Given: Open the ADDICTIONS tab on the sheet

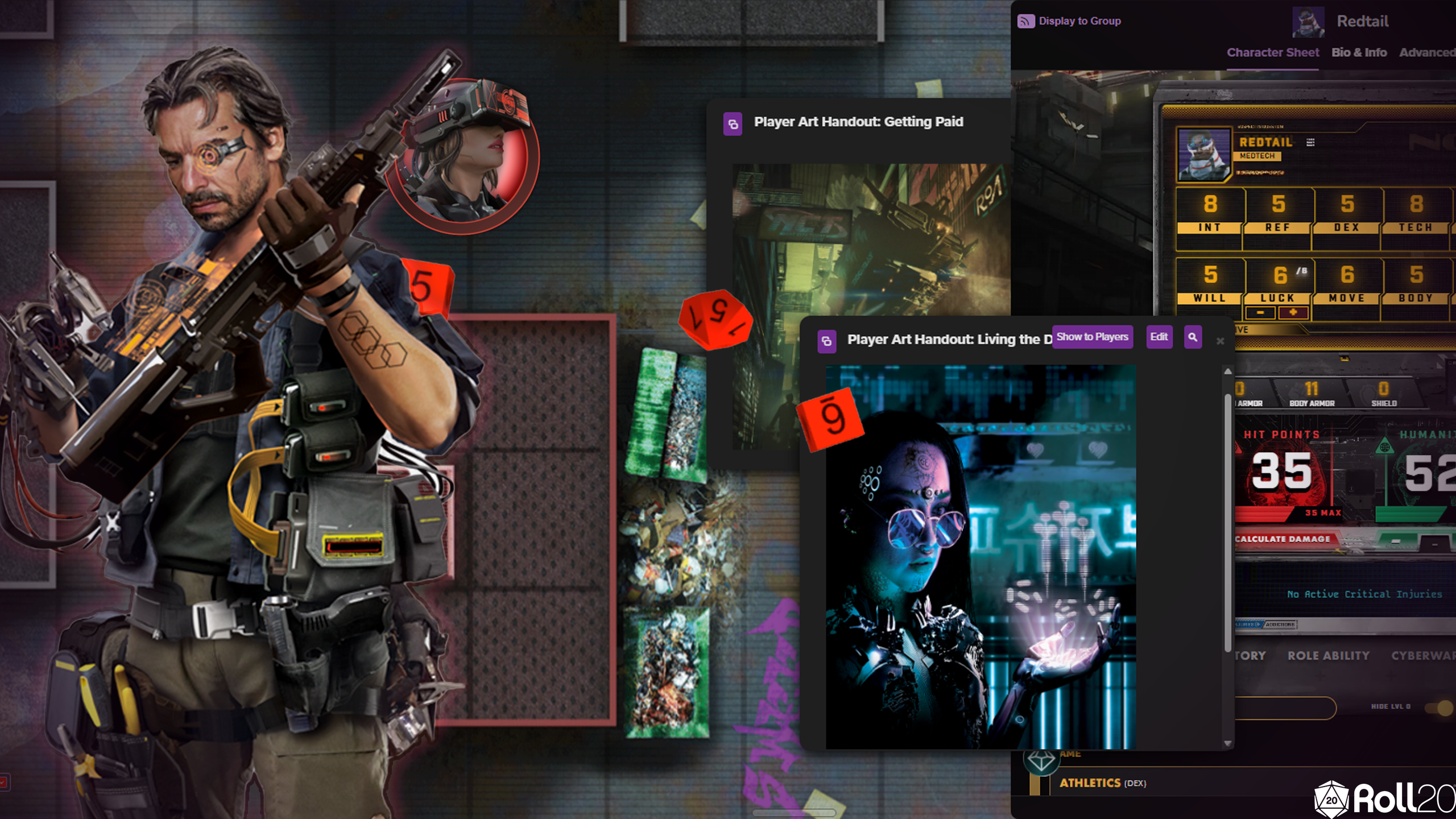Looking at the screenshot, I should [1281, 626].
